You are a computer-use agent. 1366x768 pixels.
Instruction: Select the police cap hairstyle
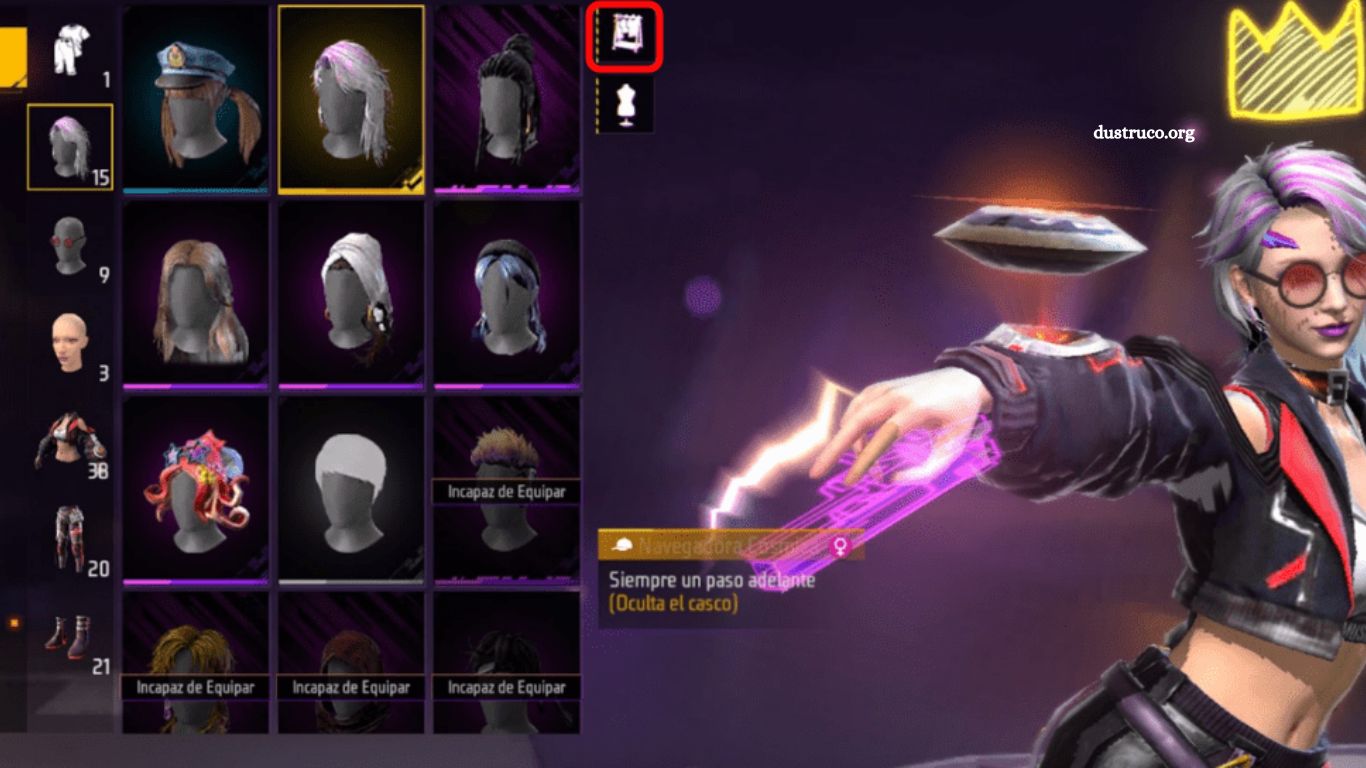point(196,95)
